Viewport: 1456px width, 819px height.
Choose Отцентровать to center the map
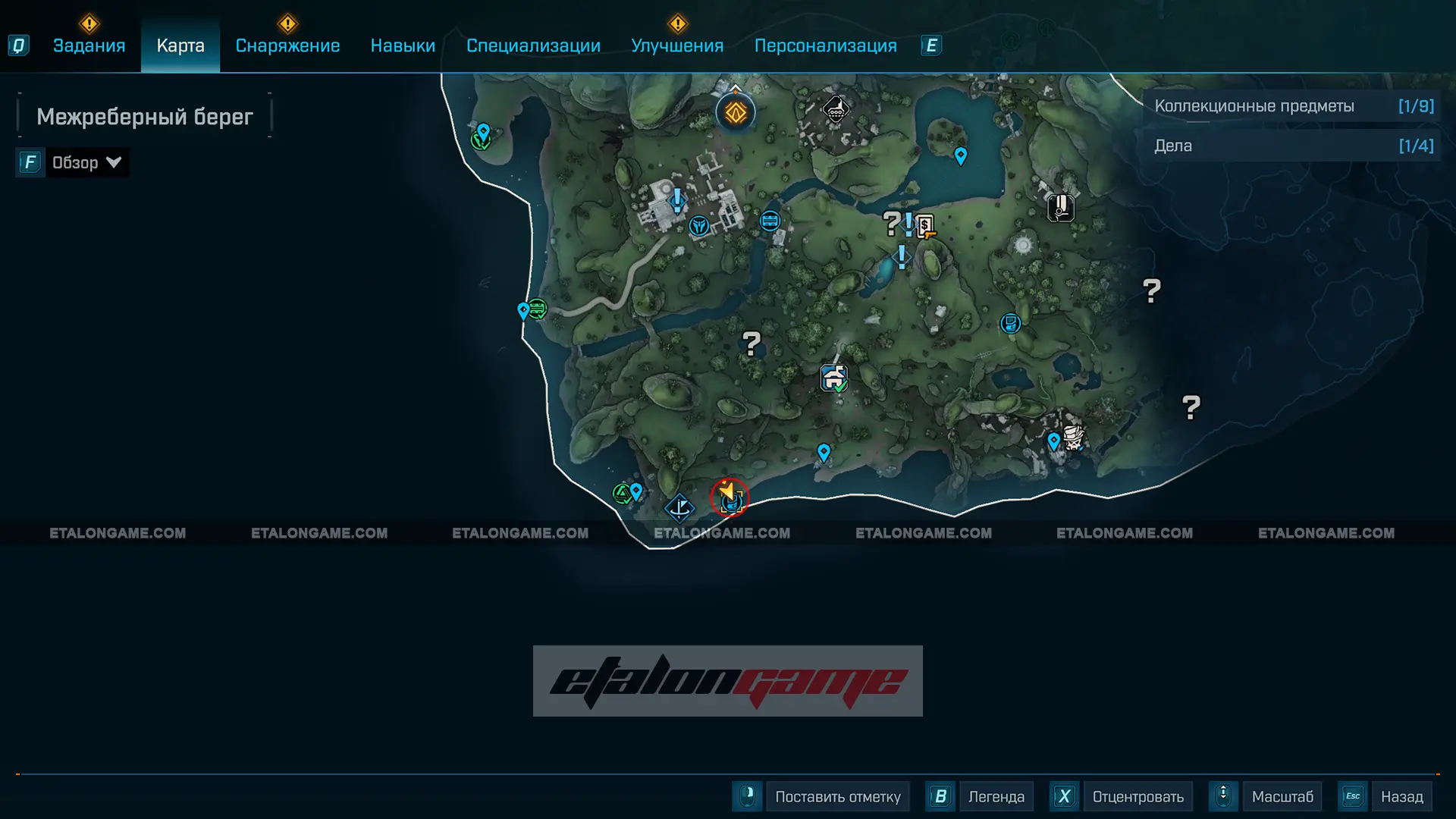point(1137,797)
